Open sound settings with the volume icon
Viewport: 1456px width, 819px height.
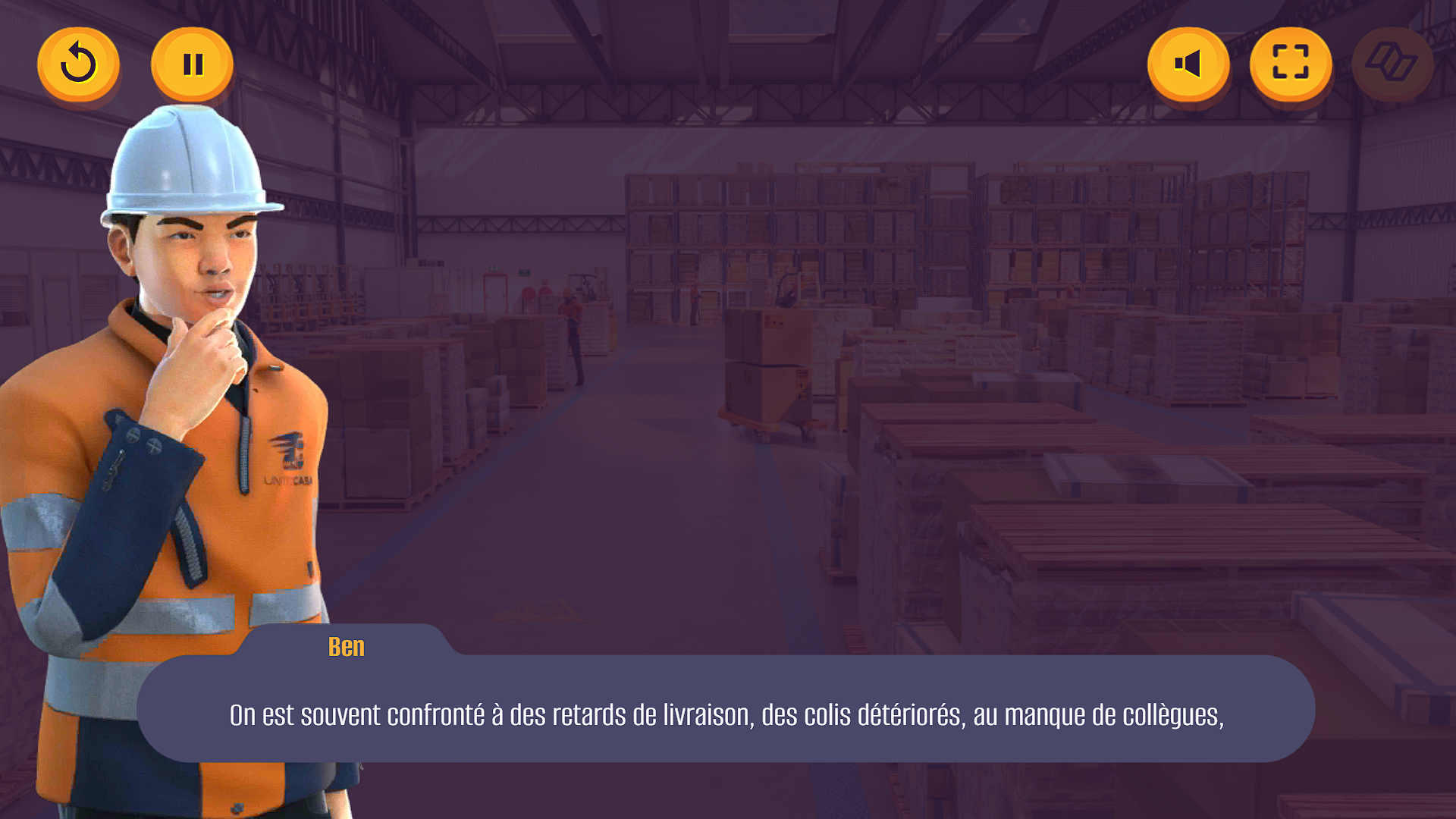pos(1189,64)
